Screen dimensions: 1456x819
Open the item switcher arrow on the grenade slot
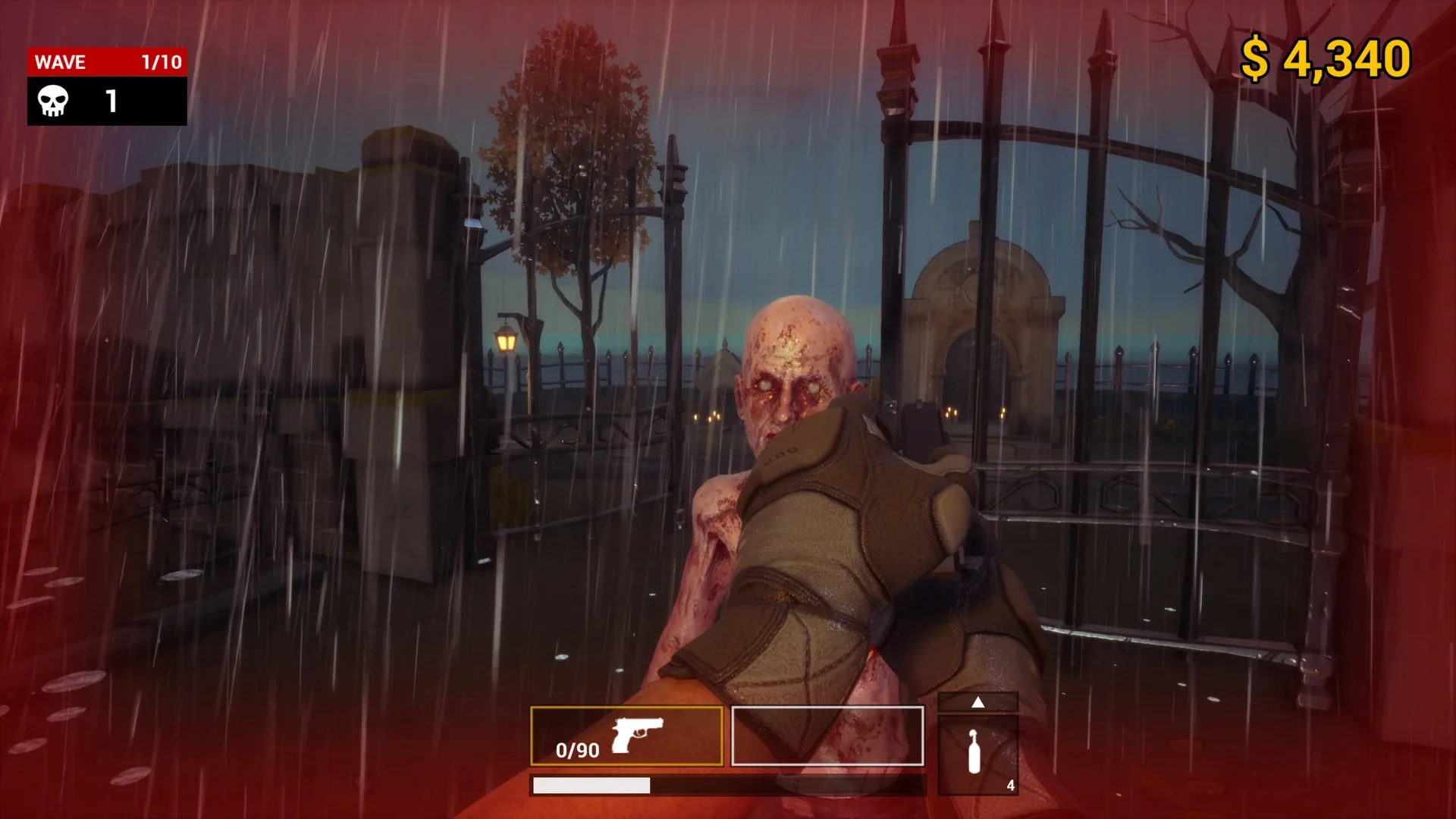[x=977, y=702]
